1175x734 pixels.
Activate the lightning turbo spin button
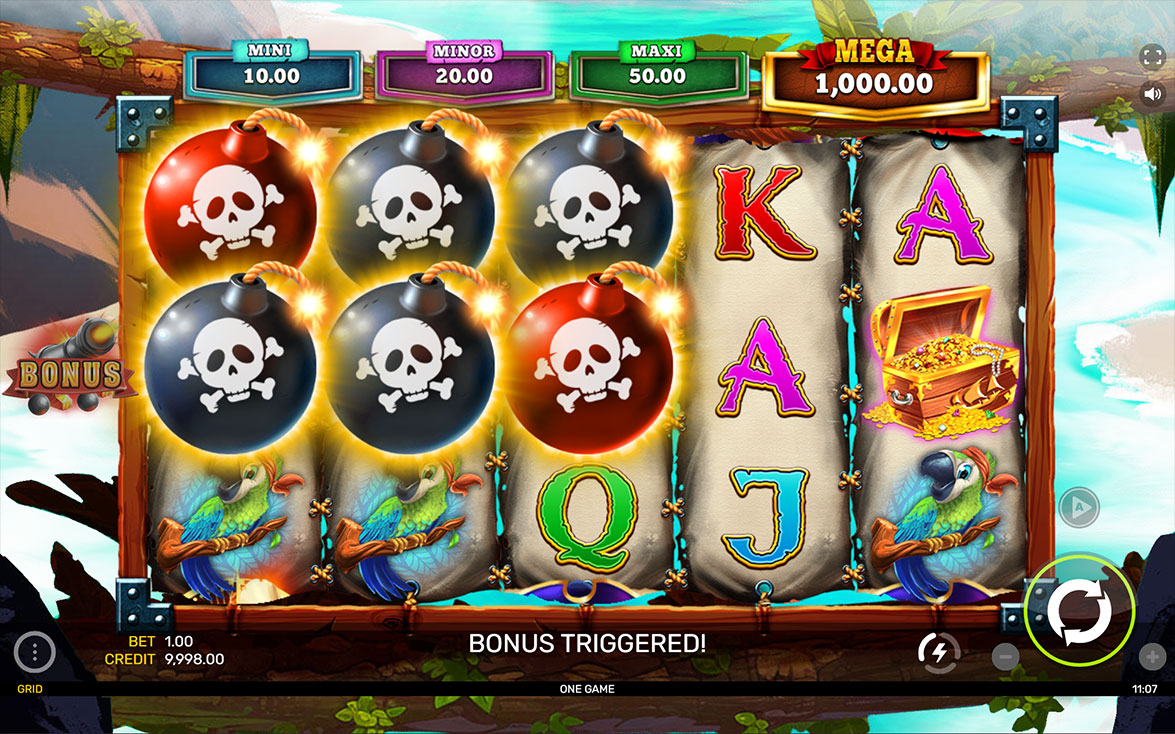tap(938, 653)
